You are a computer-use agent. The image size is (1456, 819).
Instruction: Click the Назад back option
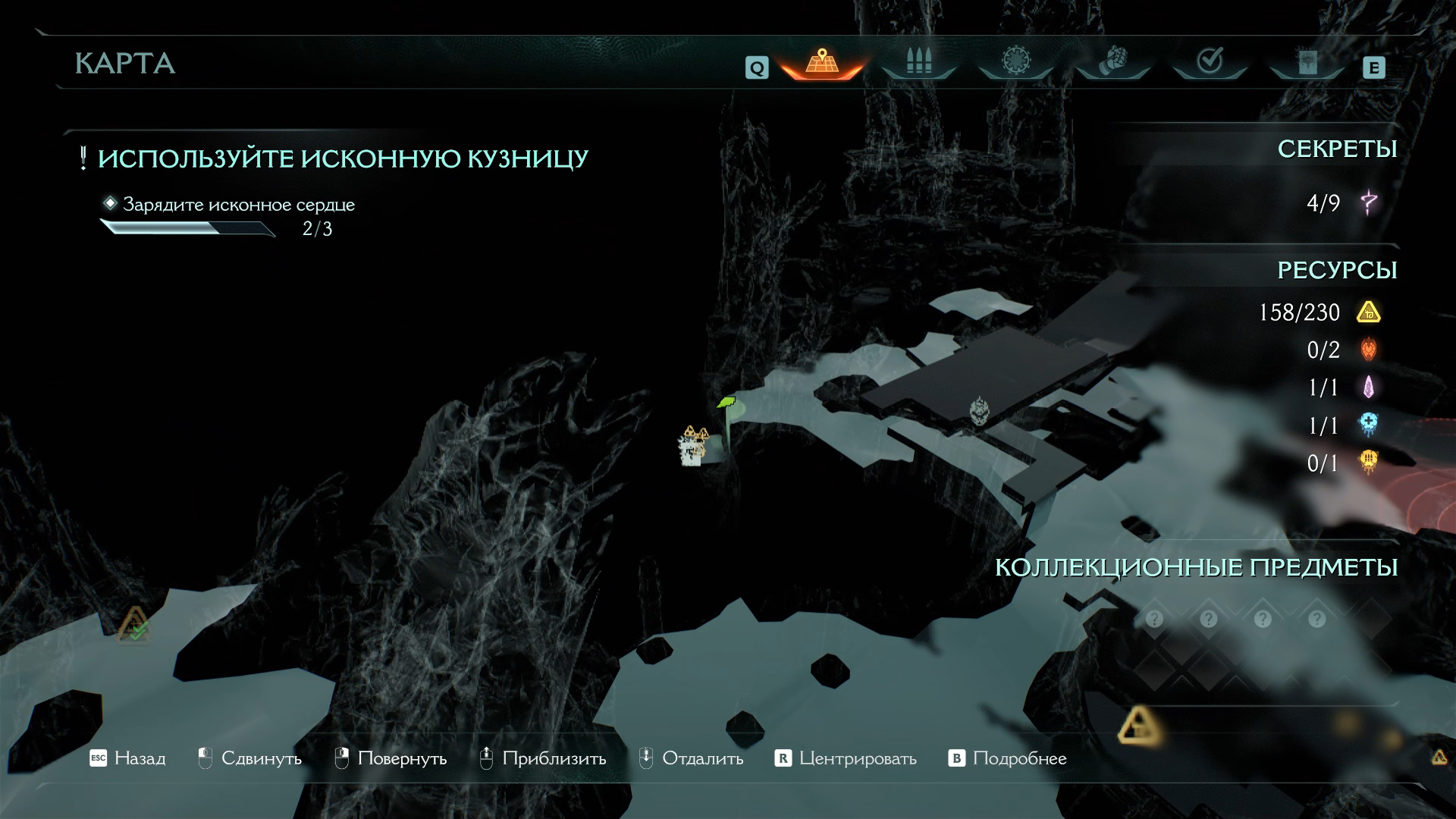pos(127,758)
